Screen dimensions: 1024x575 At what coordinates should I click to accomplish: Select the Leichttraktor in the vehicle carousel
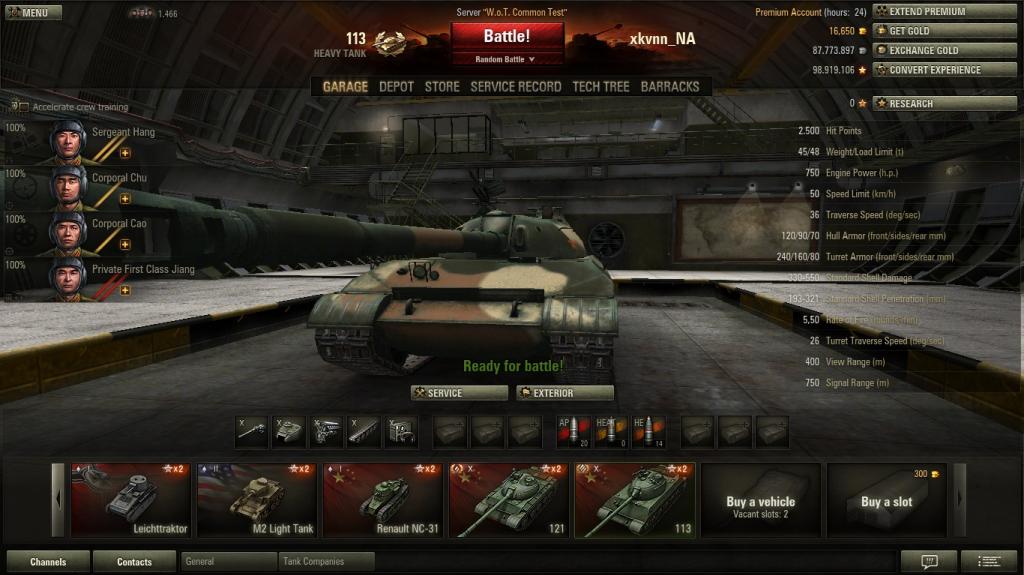[131, 500]
